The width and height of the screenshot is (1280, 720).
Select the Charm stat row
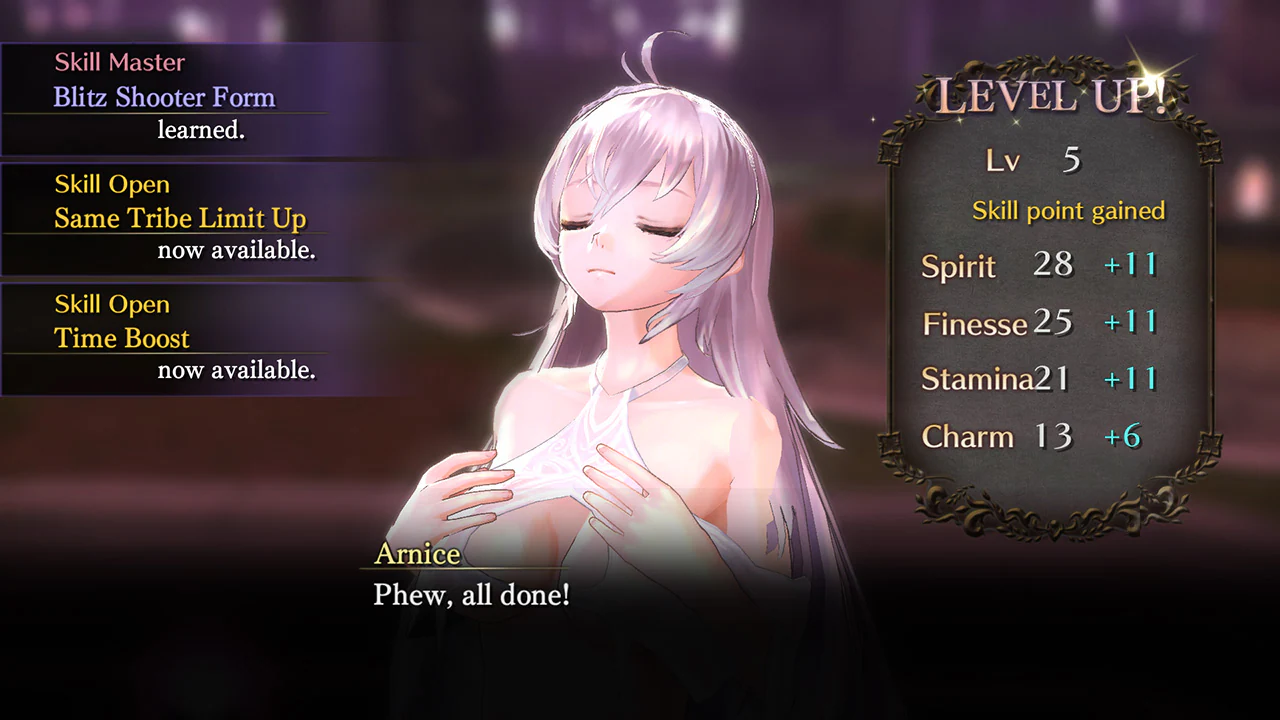[966, 436]
